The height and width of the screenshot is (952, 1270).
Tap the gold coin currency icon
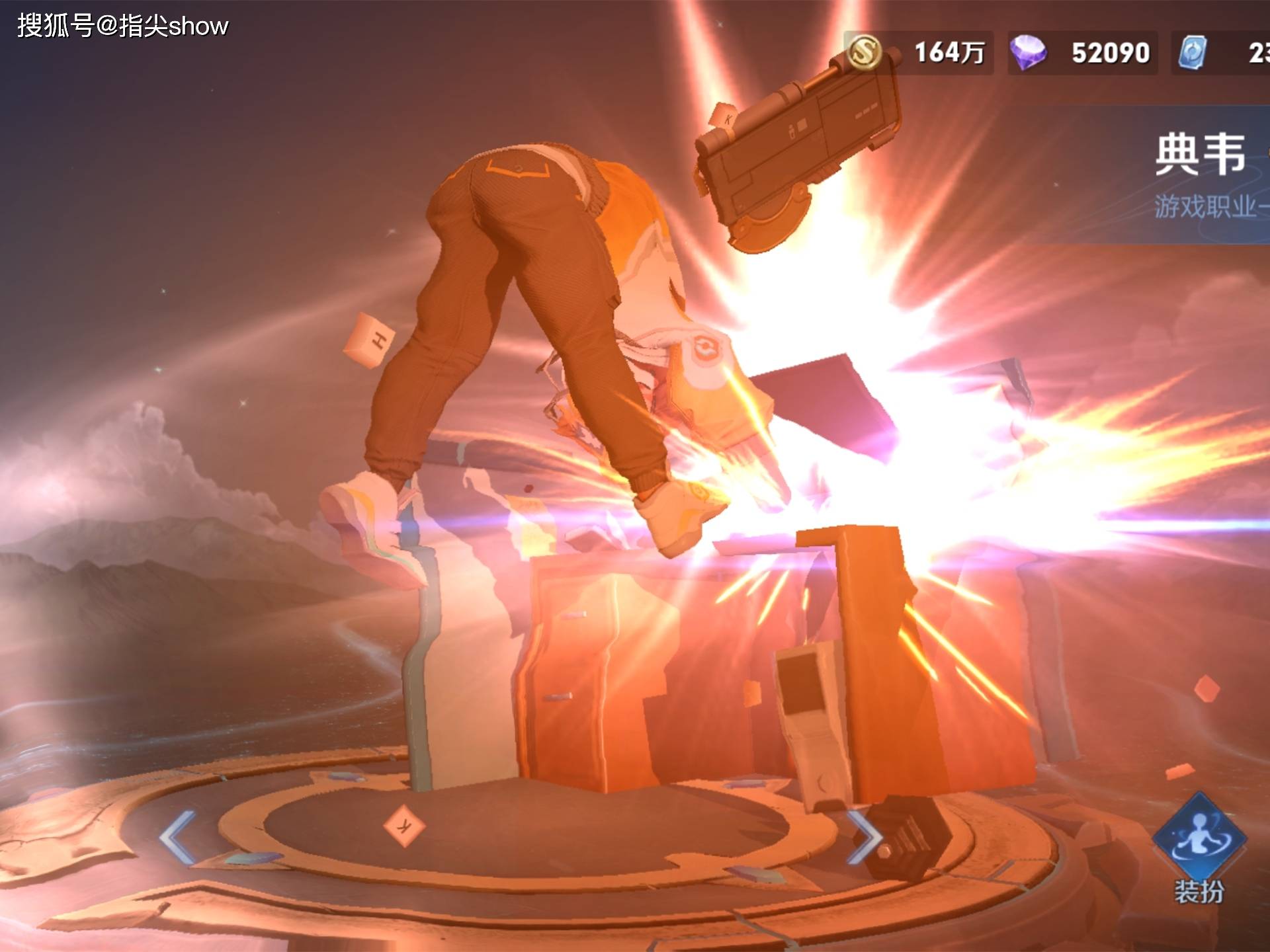865,52
